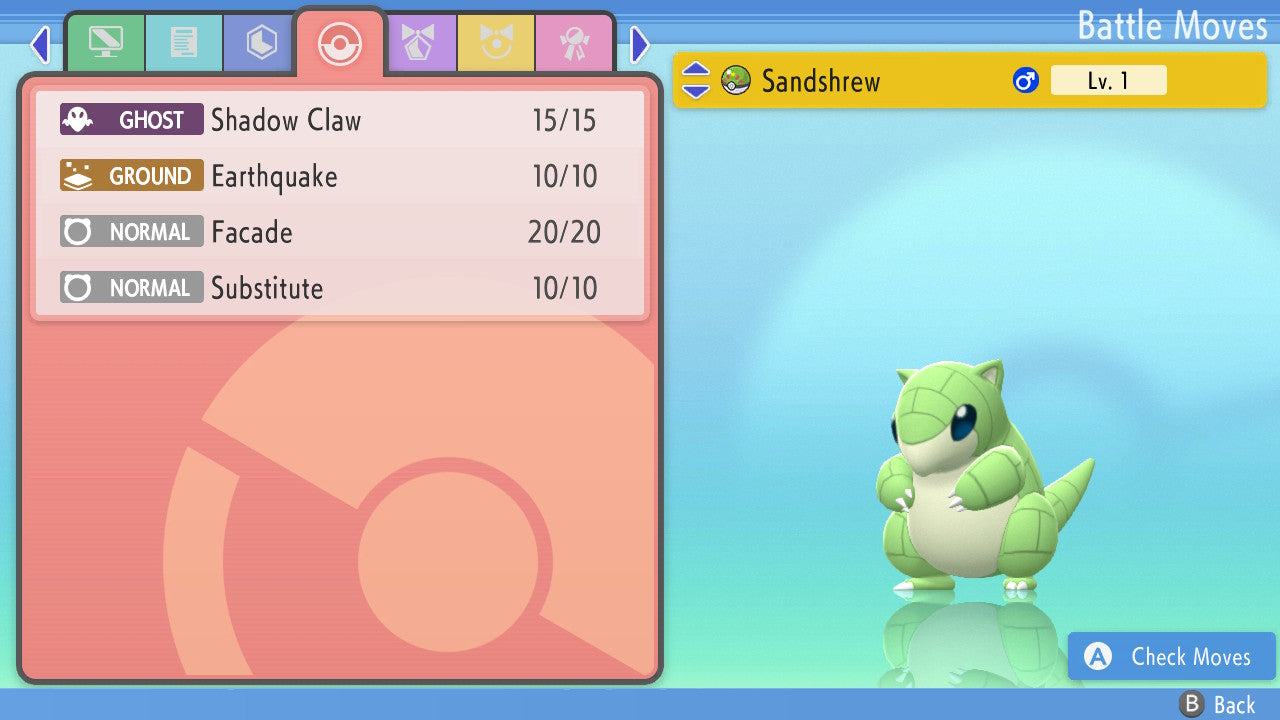Click the down arrow beside Sandshrew's name
This screenshot has height=720, width=1280.
(695, 91)
